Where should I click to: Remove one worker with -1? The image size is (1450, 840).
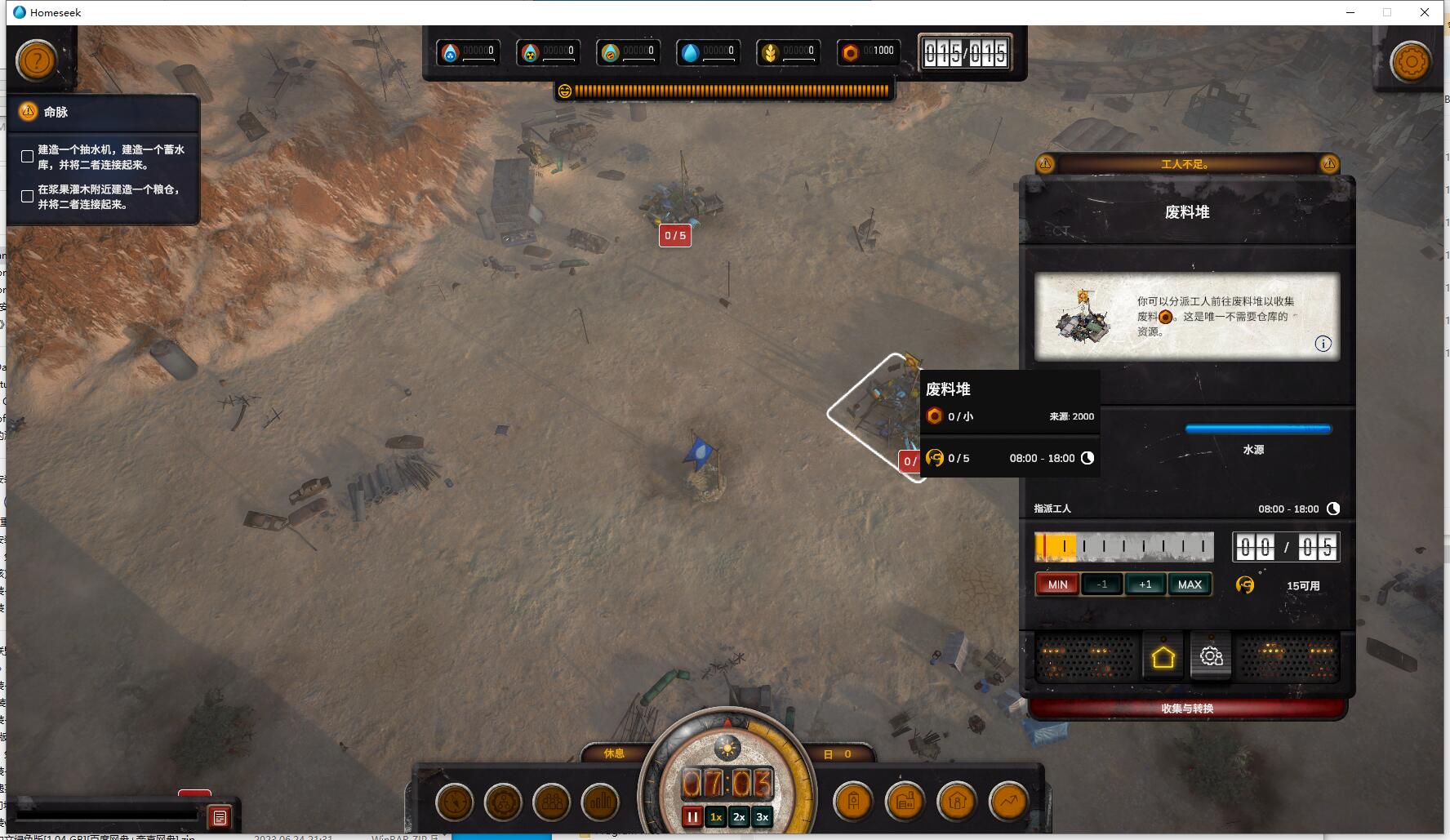coord(1101,584)
